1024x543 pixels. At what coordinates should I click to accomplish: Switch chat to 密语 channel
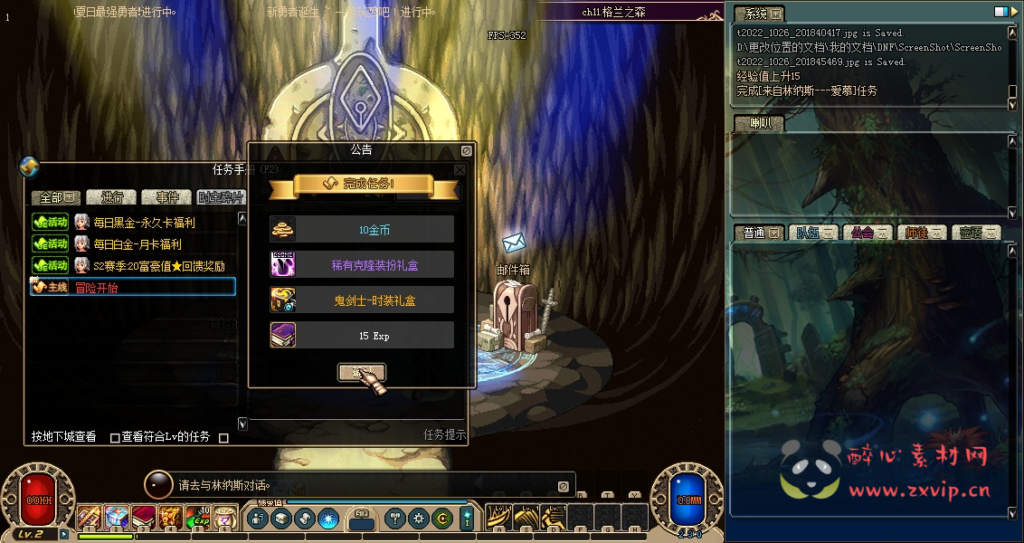(976, 233)
